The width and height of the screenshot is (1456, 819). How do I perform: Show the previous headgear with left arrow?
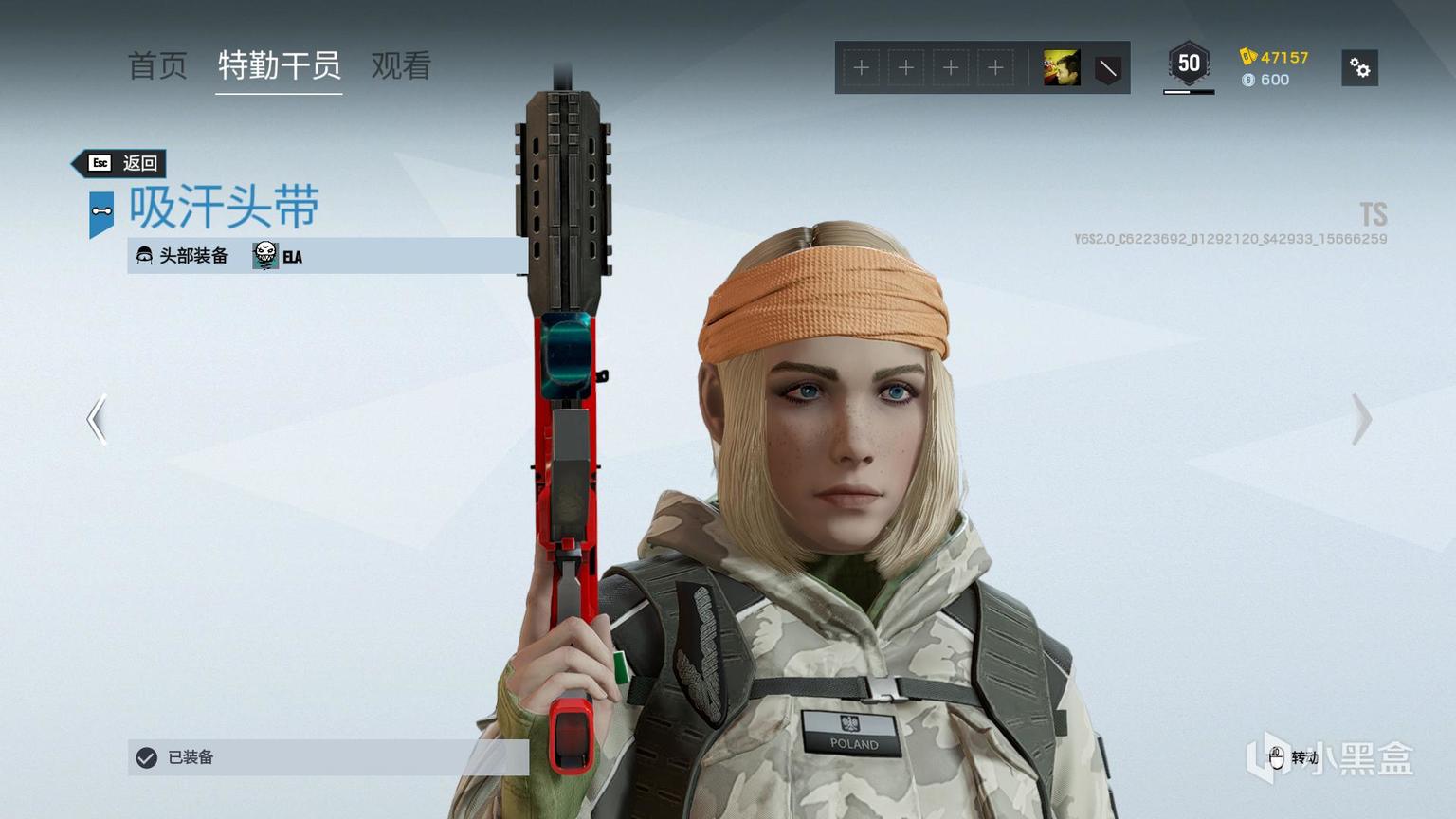tap(97, 419)
